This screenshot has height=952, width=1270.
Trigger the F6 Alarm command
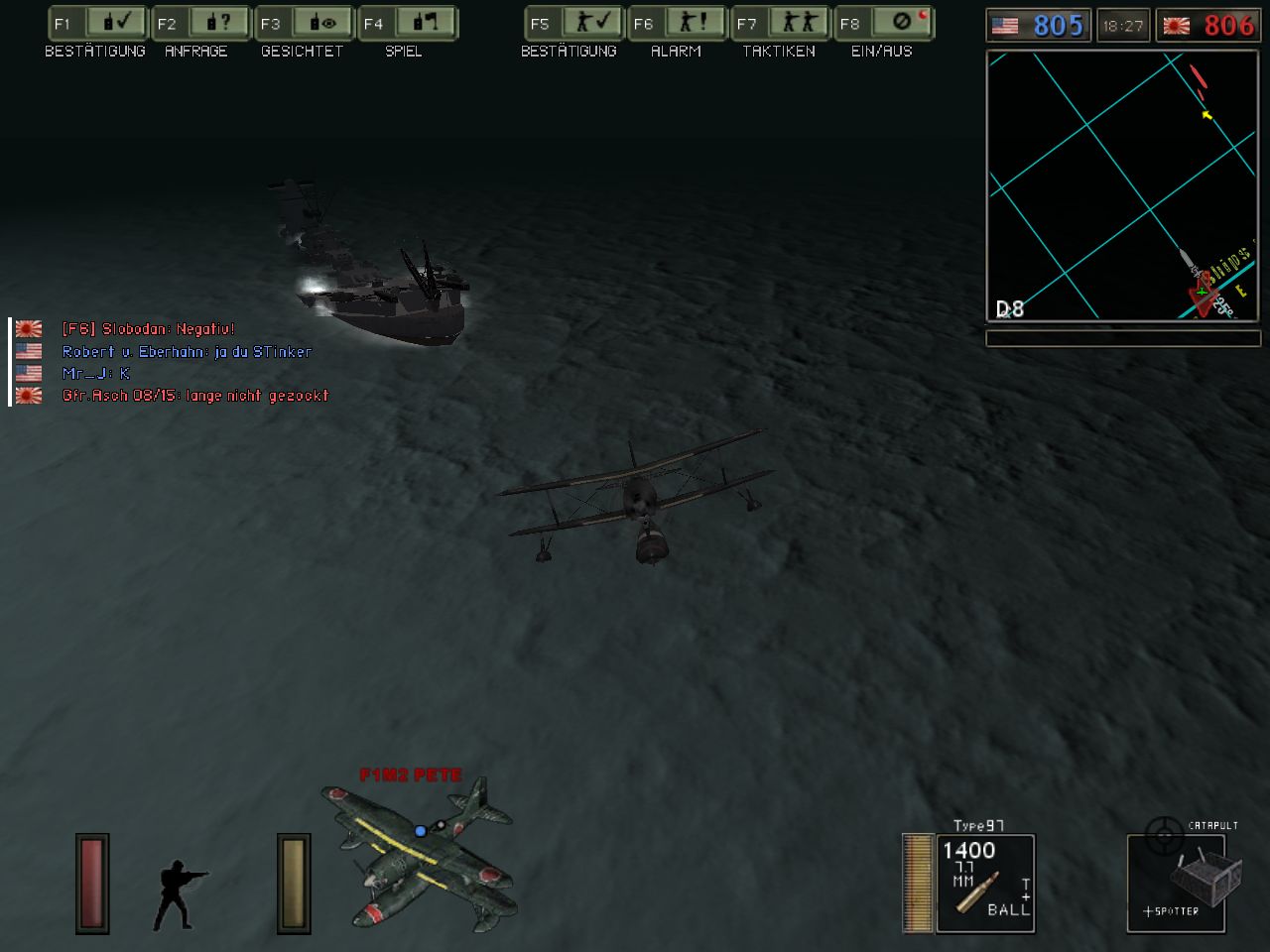pyautogui.click(x=677, y=23)
